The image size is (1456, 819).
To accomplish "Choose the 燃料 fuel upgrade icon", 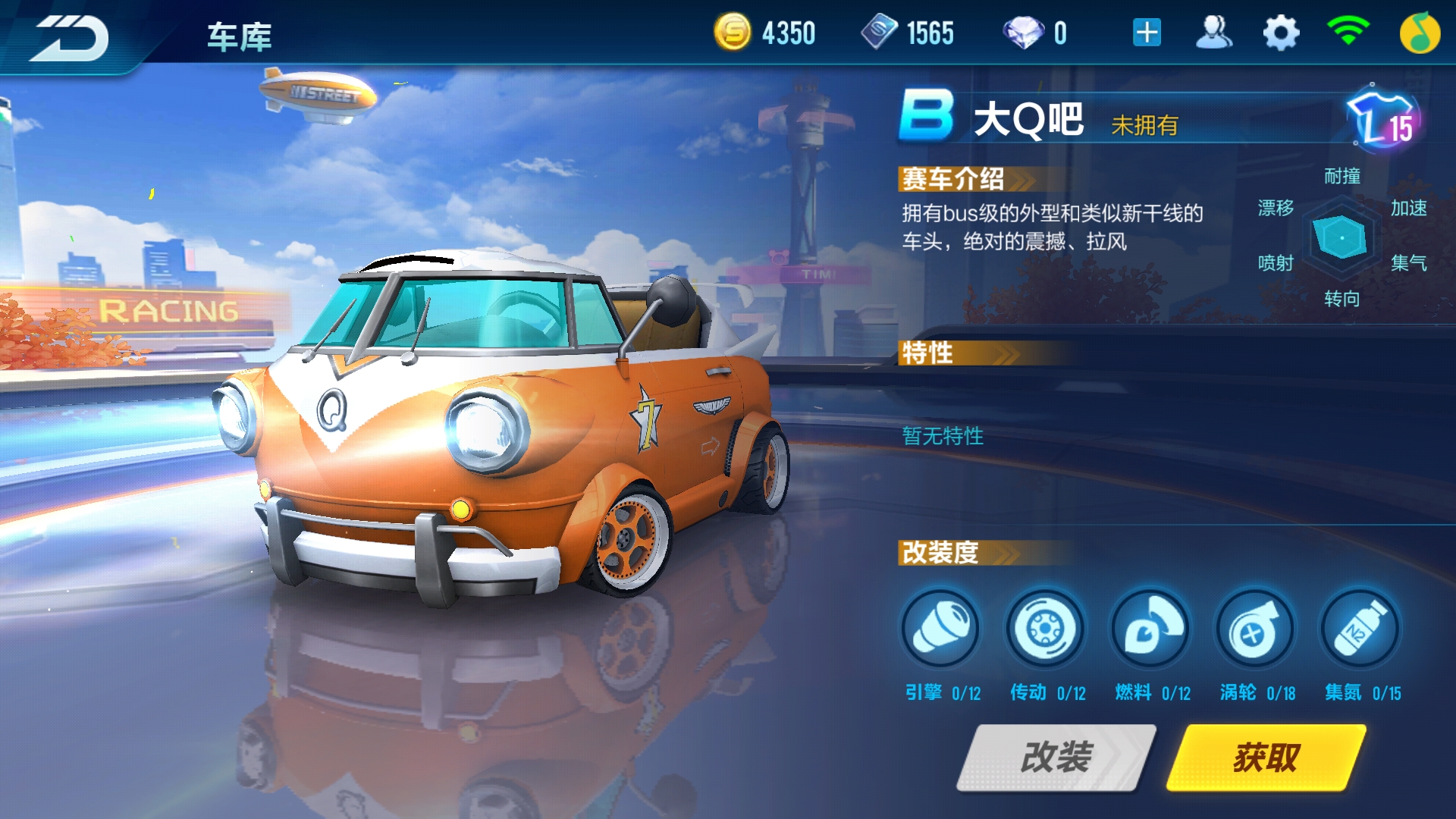I will (x=1150, y=629).
